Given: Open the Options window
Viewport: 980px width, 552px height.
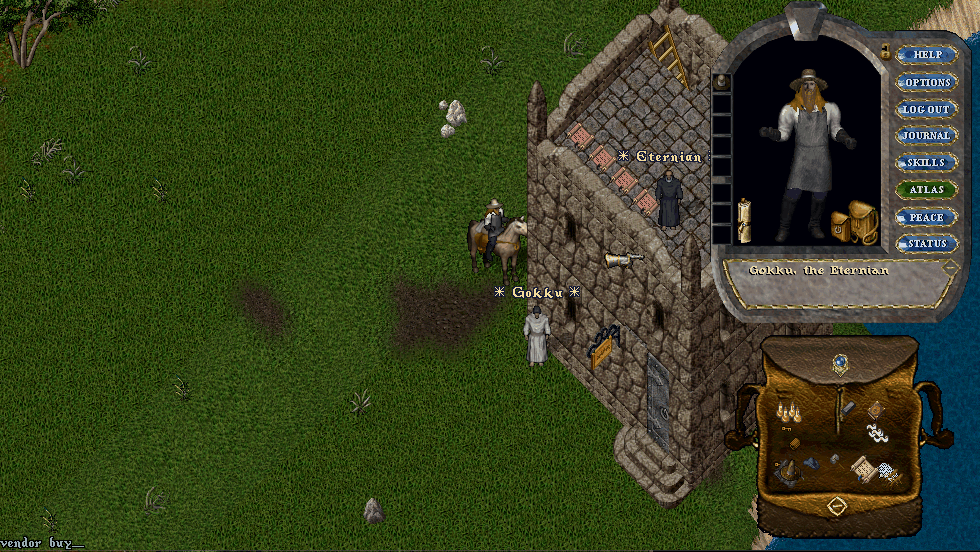Looking at the screenshot, I should pos(927,82).
